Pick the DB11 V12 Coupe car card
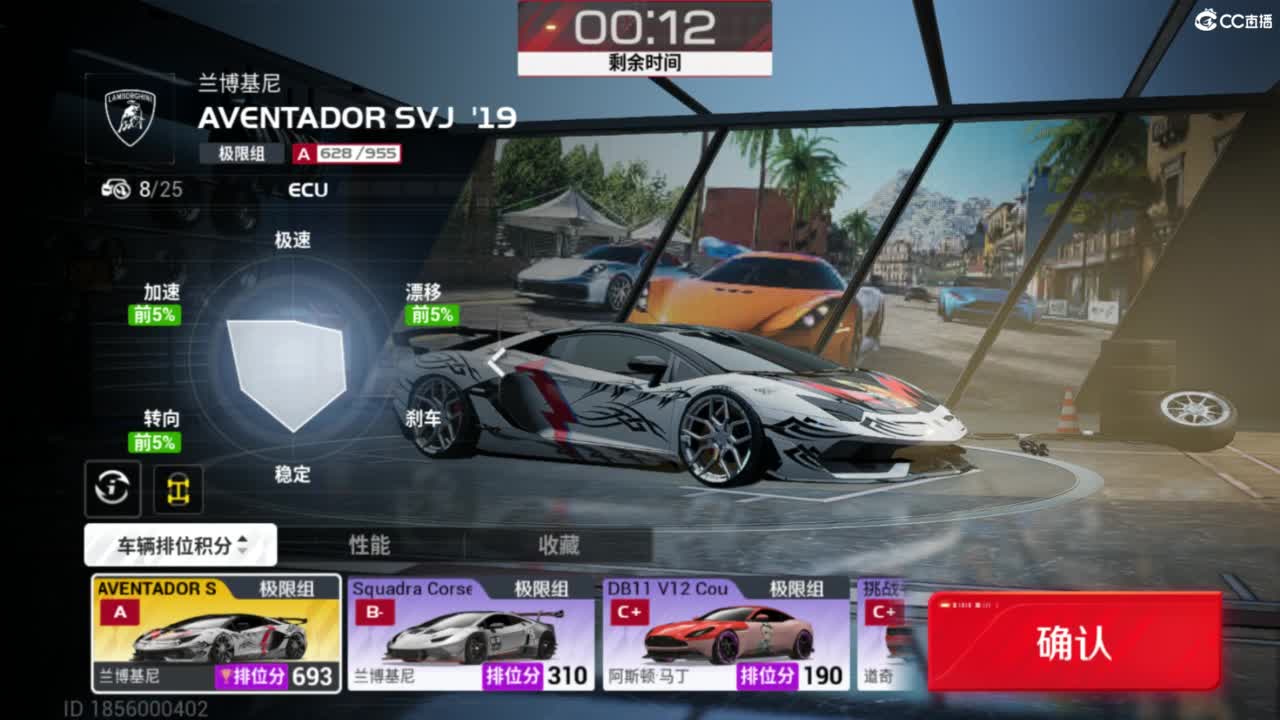The height and width of the screenshot is (720, 1280). 726,632
